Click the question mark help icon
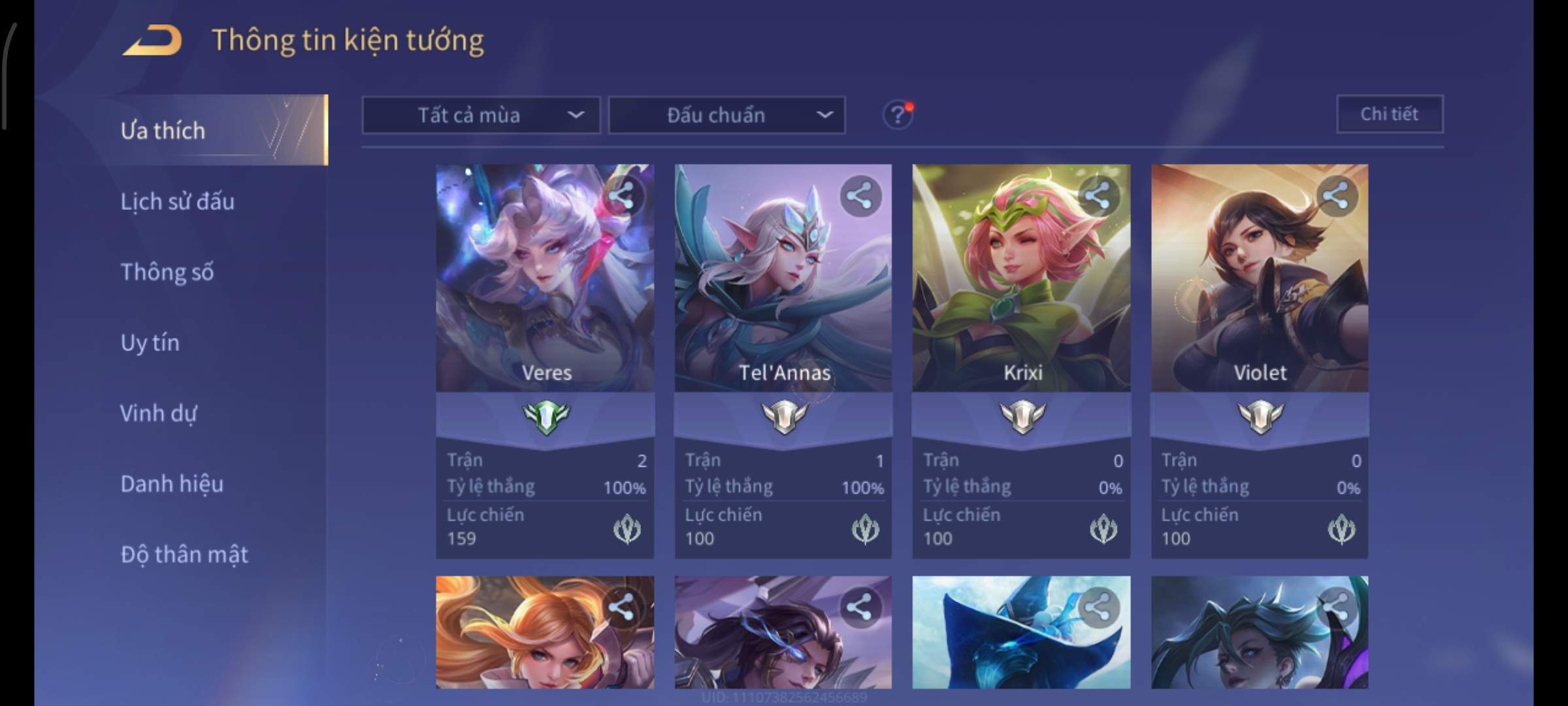The height and width of the screenshot is (706, 1568). 898,116
